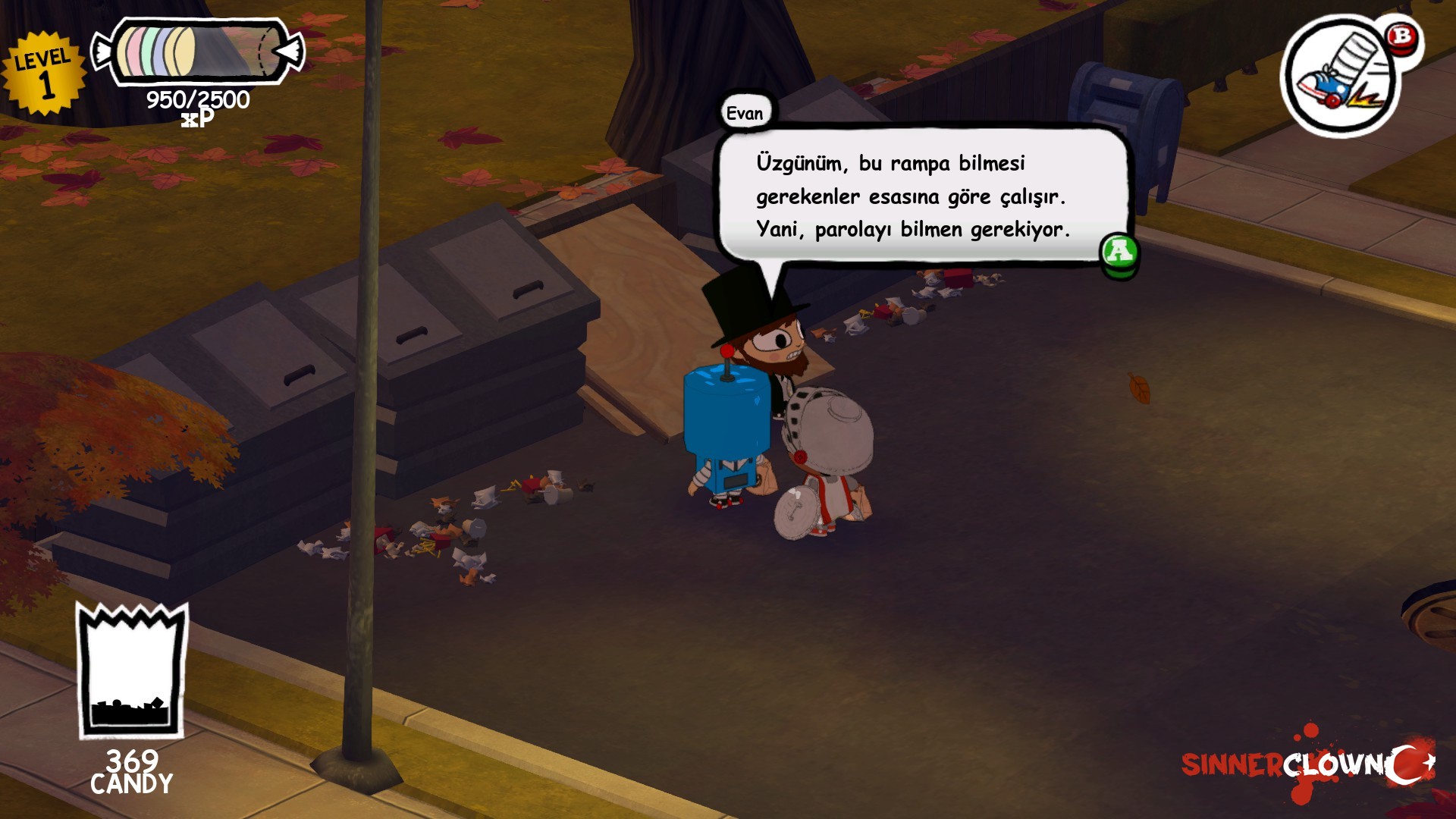The width and height of the screenshot is (1456, 819).
Task: Activate the roller skate dash ability icon
Action: [1341, 77]
